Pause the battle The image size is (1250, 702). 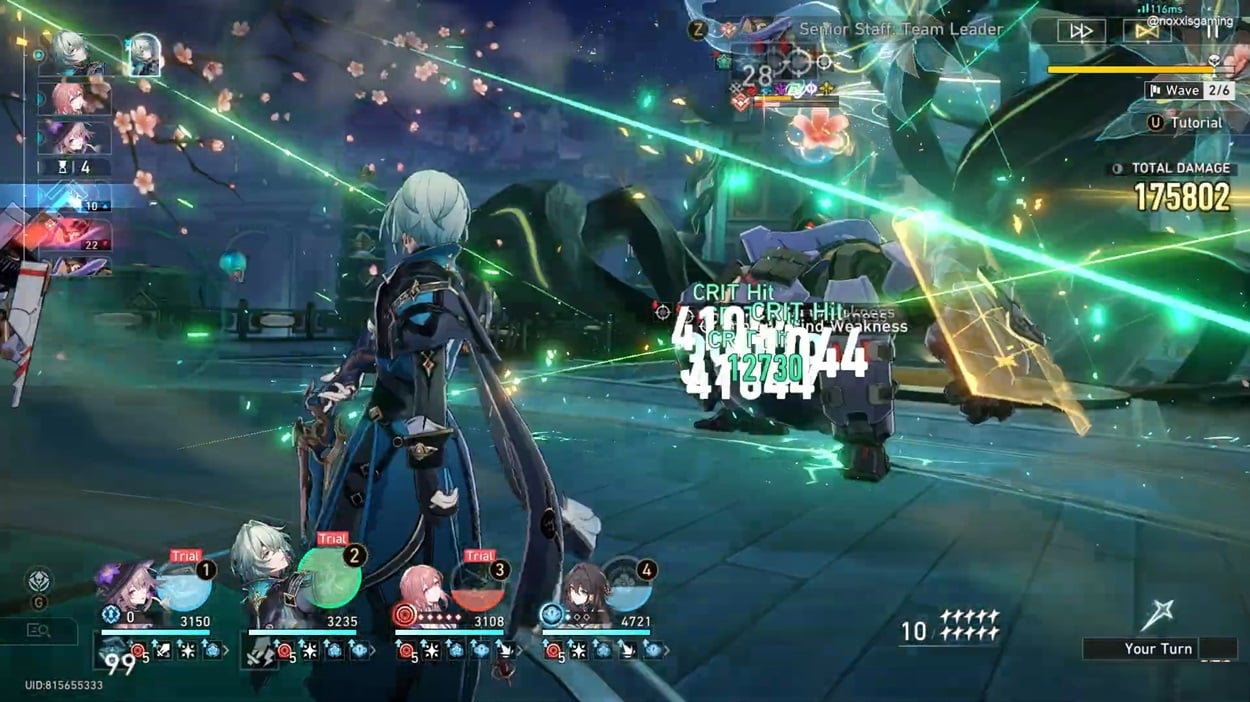(x=1212, y=31)
